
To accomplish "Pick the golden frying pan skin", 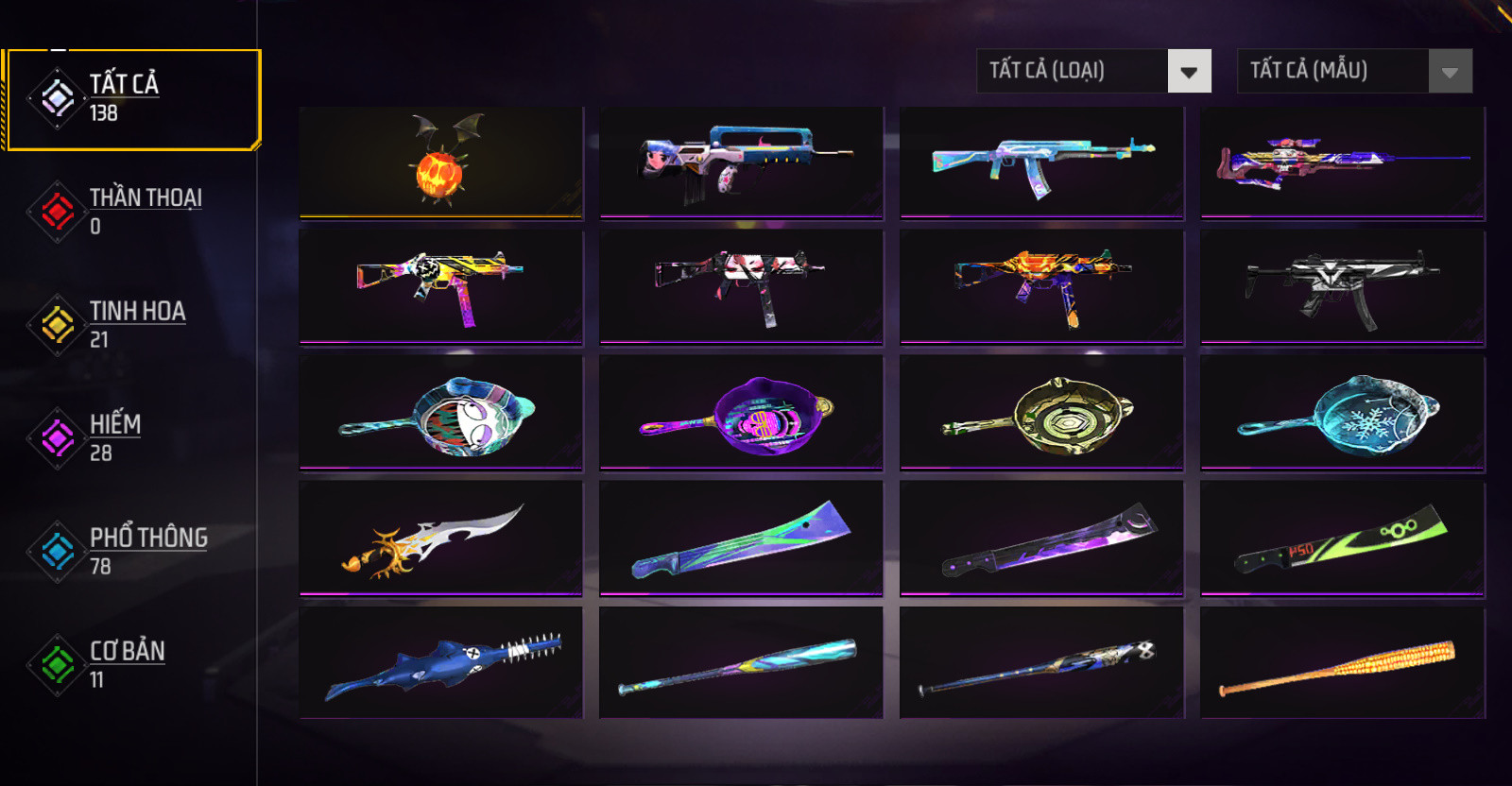I will pyautogui.click(x=1042, y=413).
